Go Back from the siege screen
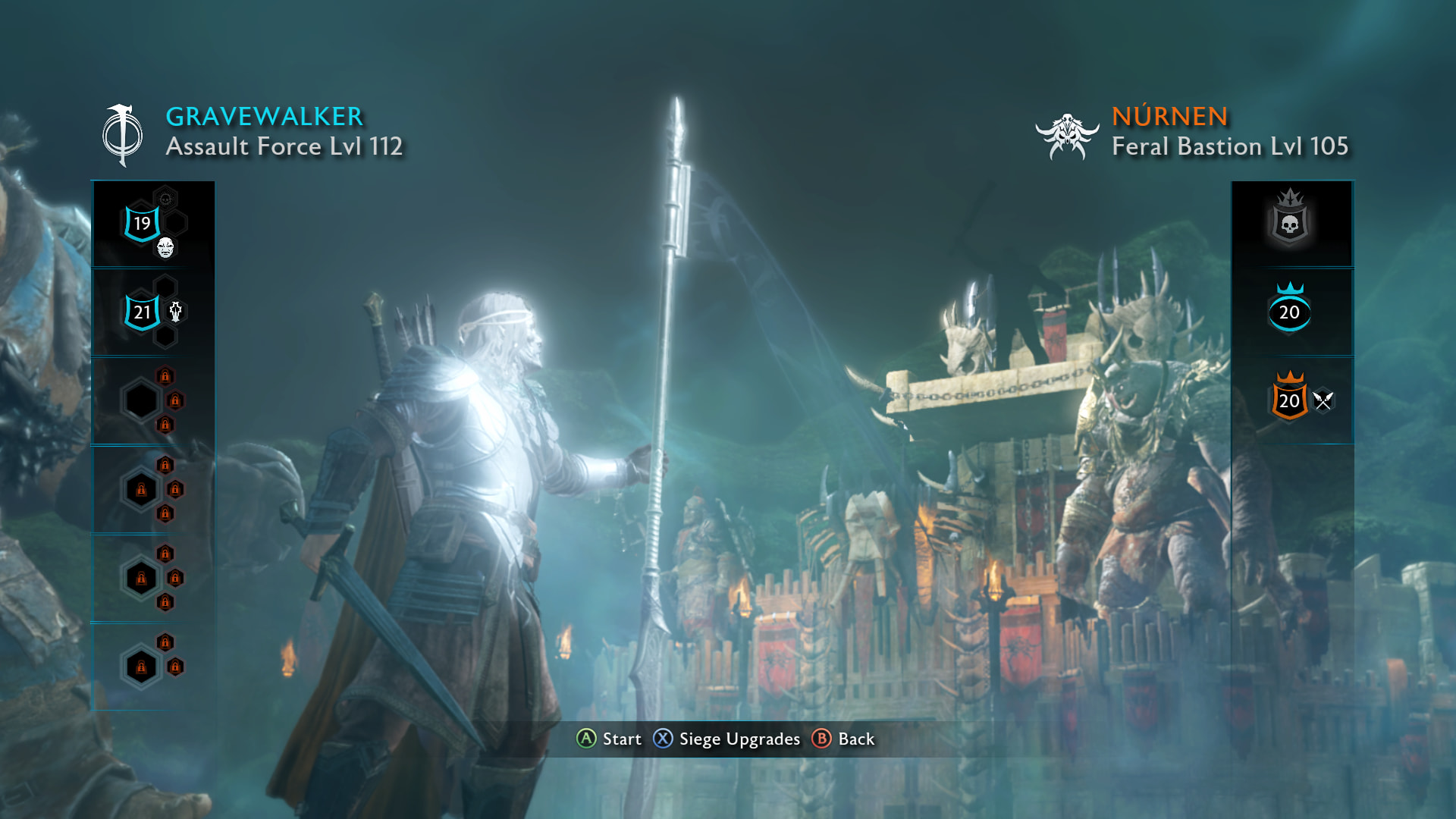This screenshot has height=819, width=1456. point(843,739)
